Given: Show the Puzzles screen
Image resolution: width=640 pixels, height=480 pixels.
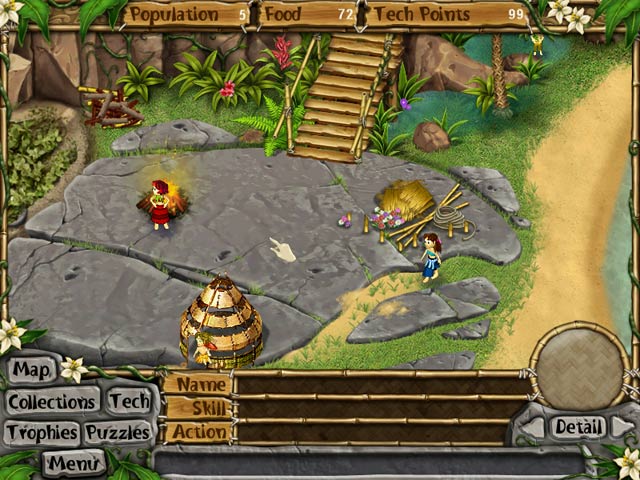Looking at the screenshot, I should 117,432.
